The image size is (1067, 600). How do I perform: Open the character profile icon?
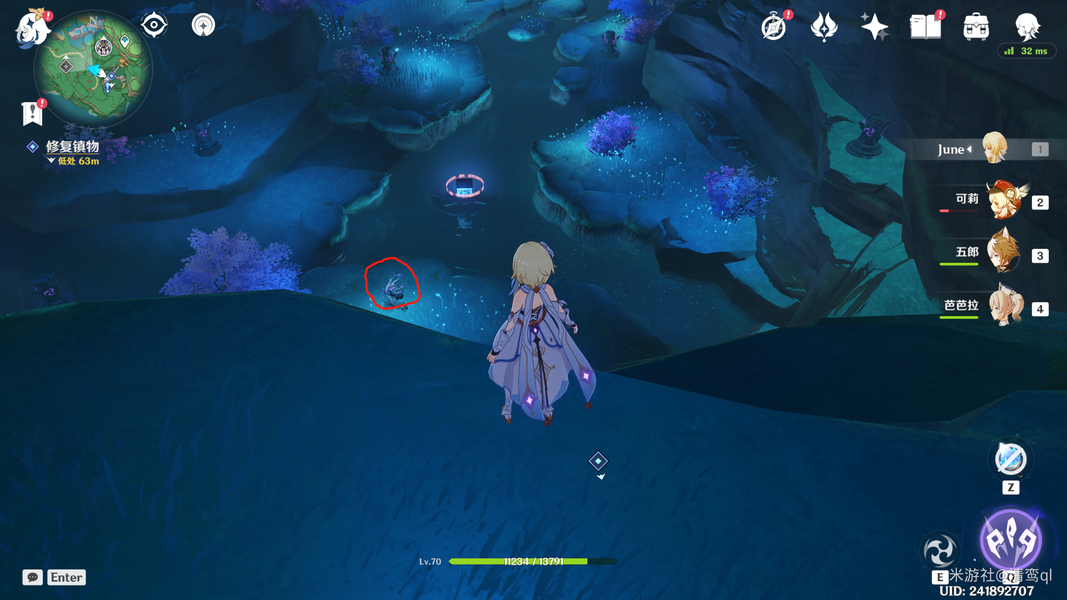(x=1027, y=27)
